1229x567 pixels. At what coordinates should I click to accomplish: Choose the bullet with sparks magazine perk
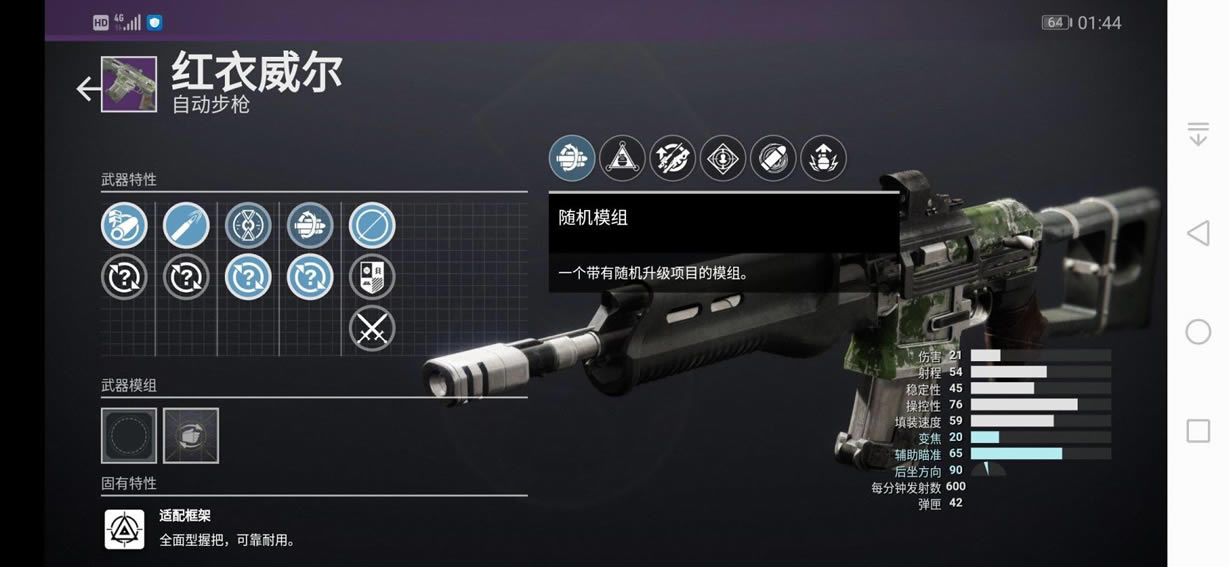[x=186, y=226]
